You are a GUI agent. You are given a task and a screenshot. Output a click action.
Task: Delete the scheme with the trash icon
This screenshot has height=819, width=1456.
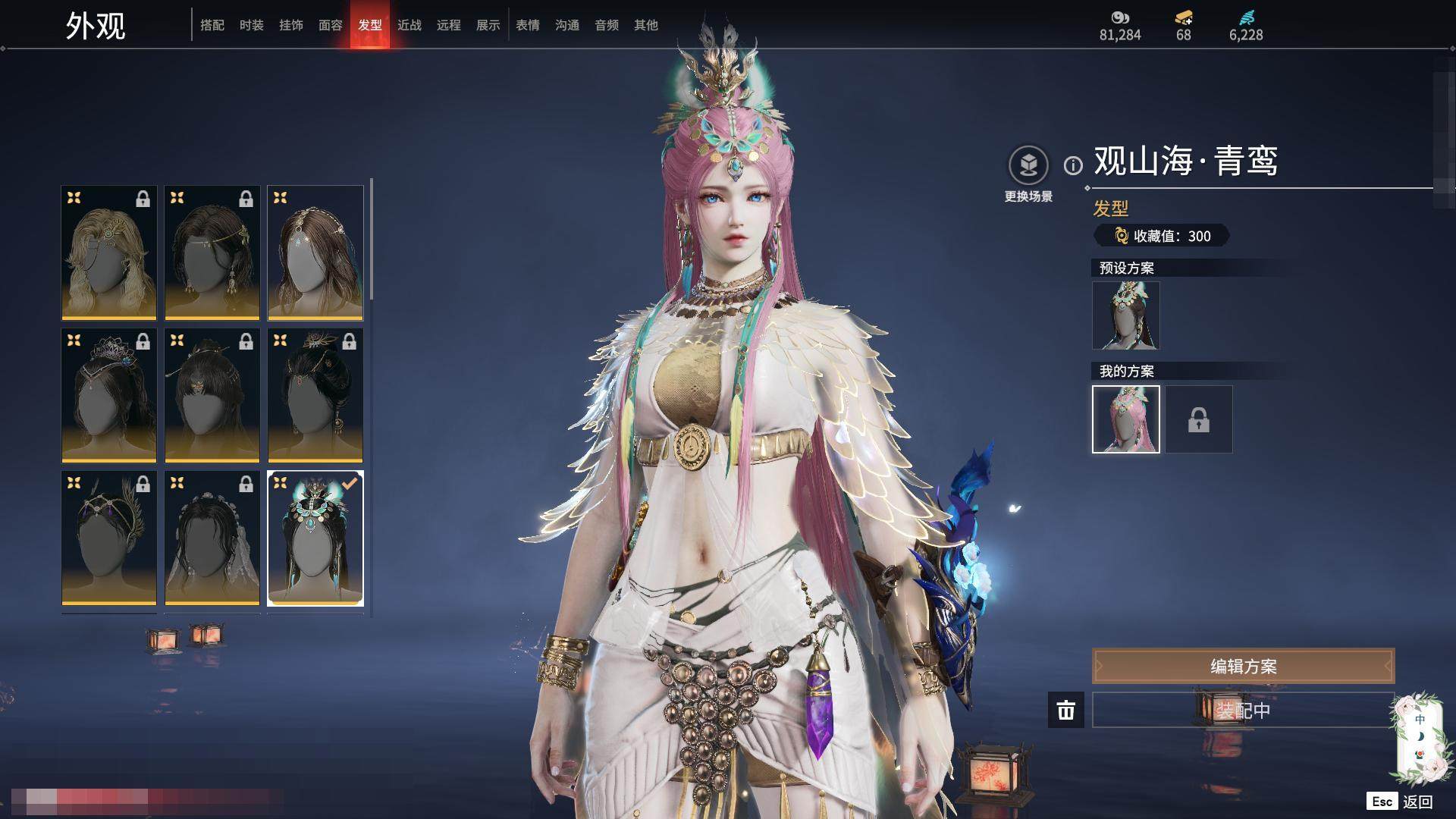click(x=1066, y=711)
